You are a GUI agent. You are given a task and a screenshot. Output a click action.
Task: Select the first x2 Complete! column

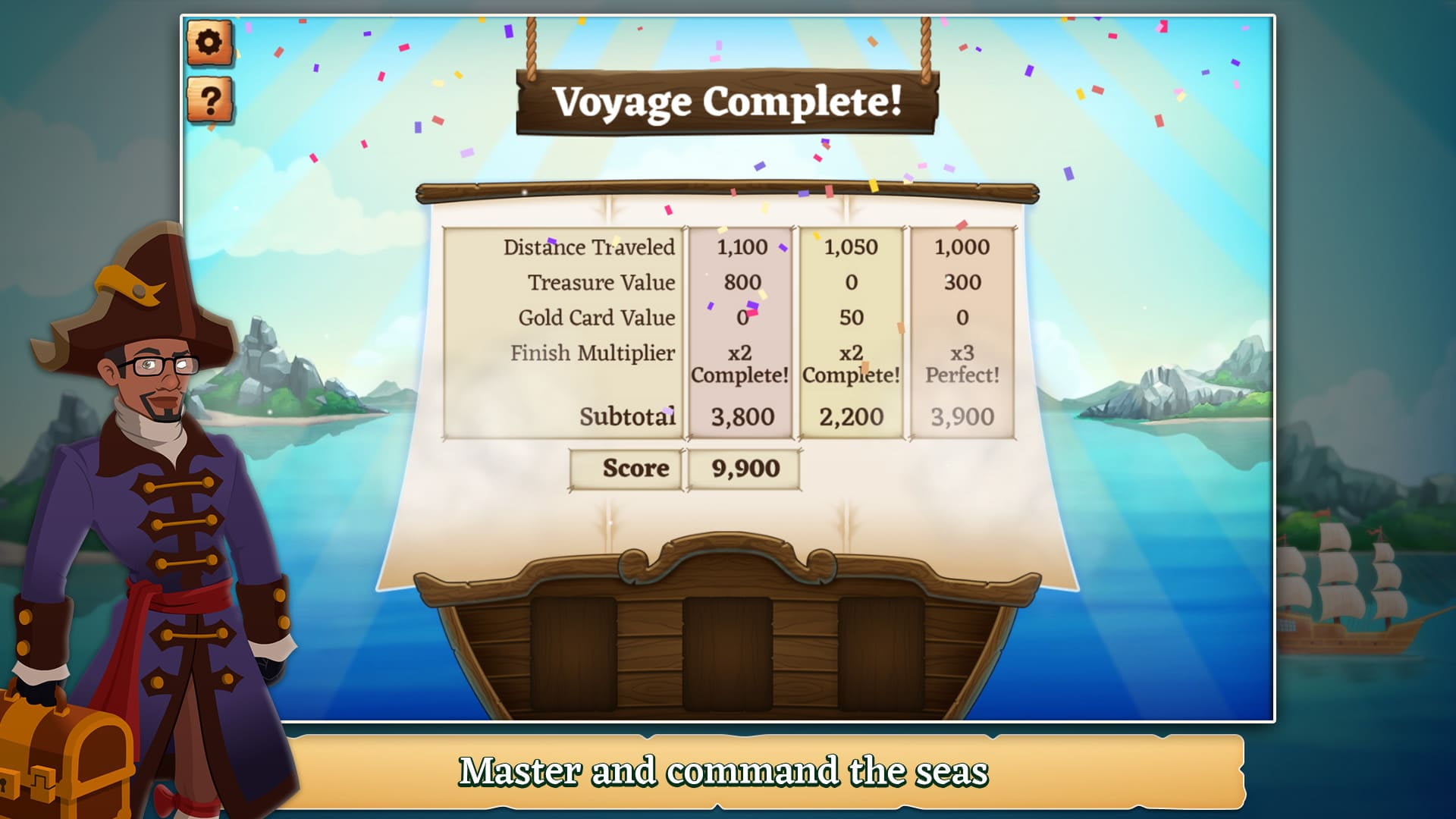point(739,362)
